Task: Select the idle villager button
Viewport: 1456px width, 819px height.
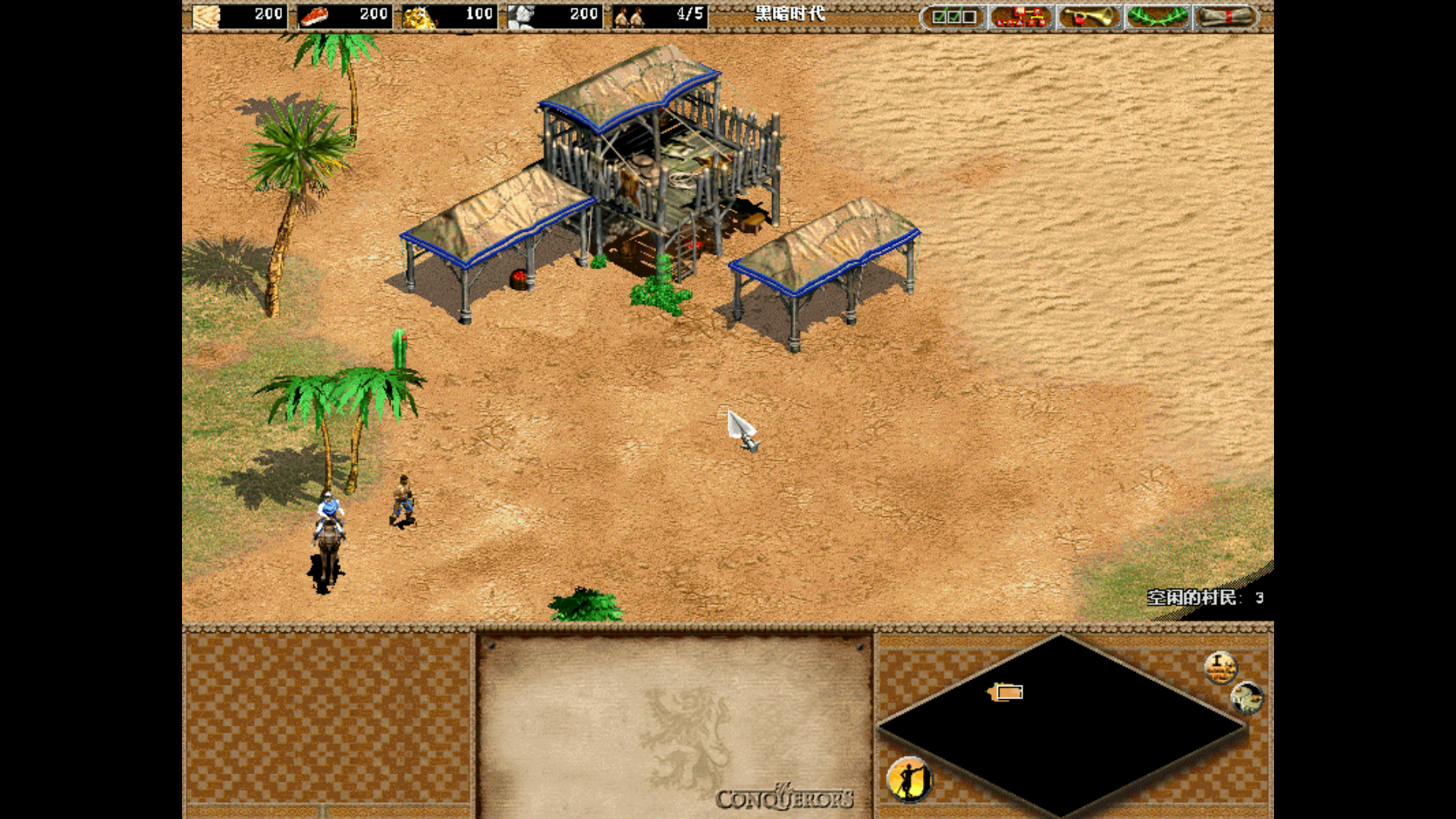Action: click(x=909, y=779)
